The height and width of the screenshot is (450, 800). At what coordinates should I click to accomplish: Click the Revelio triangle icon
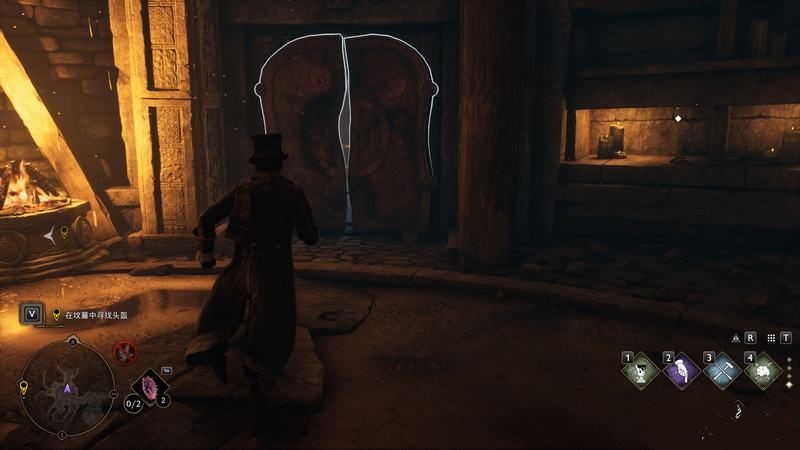tap(737, 338)
